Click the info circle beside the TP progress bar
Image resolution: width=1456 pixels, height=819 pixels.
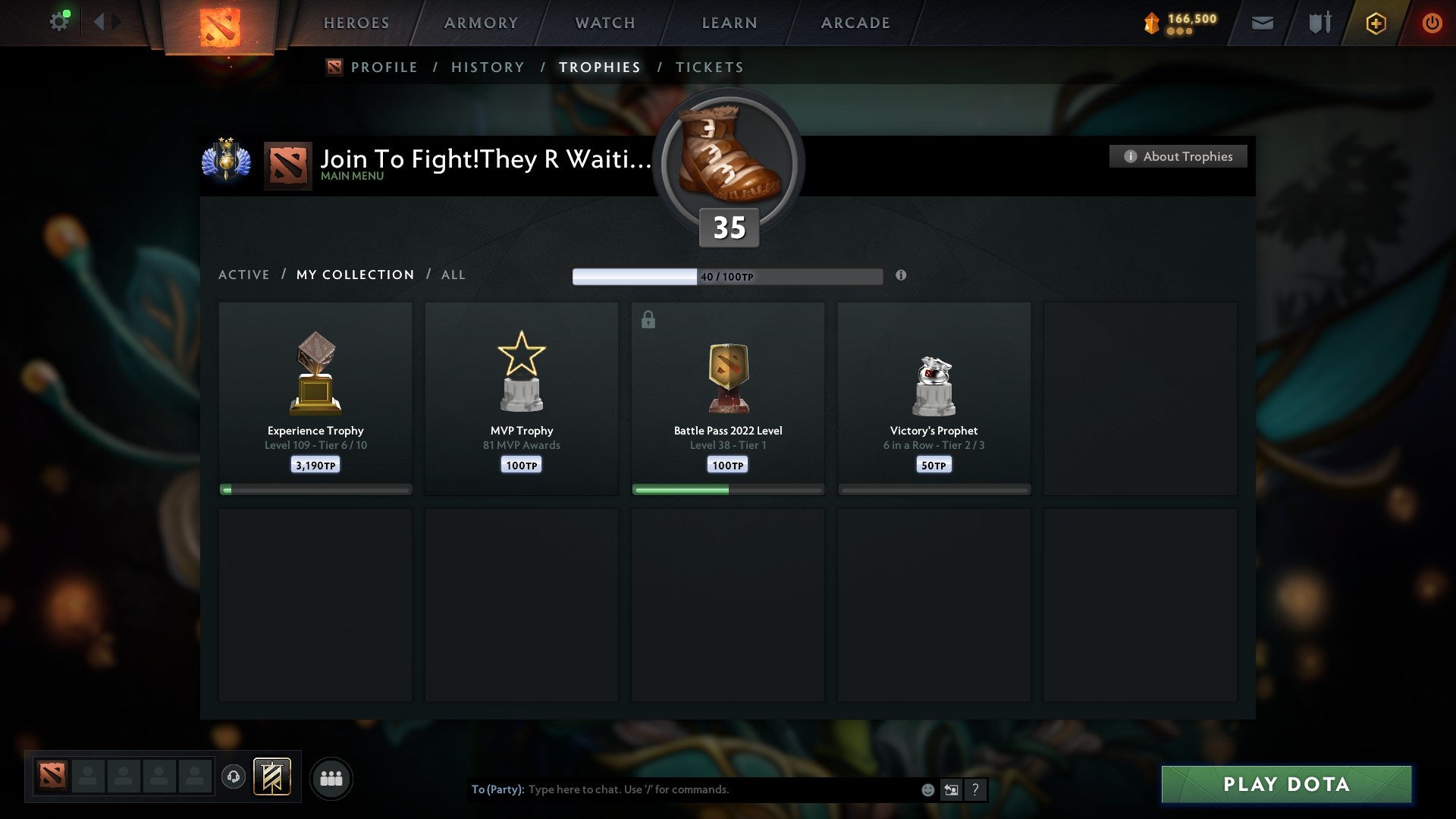coord(901,276)
